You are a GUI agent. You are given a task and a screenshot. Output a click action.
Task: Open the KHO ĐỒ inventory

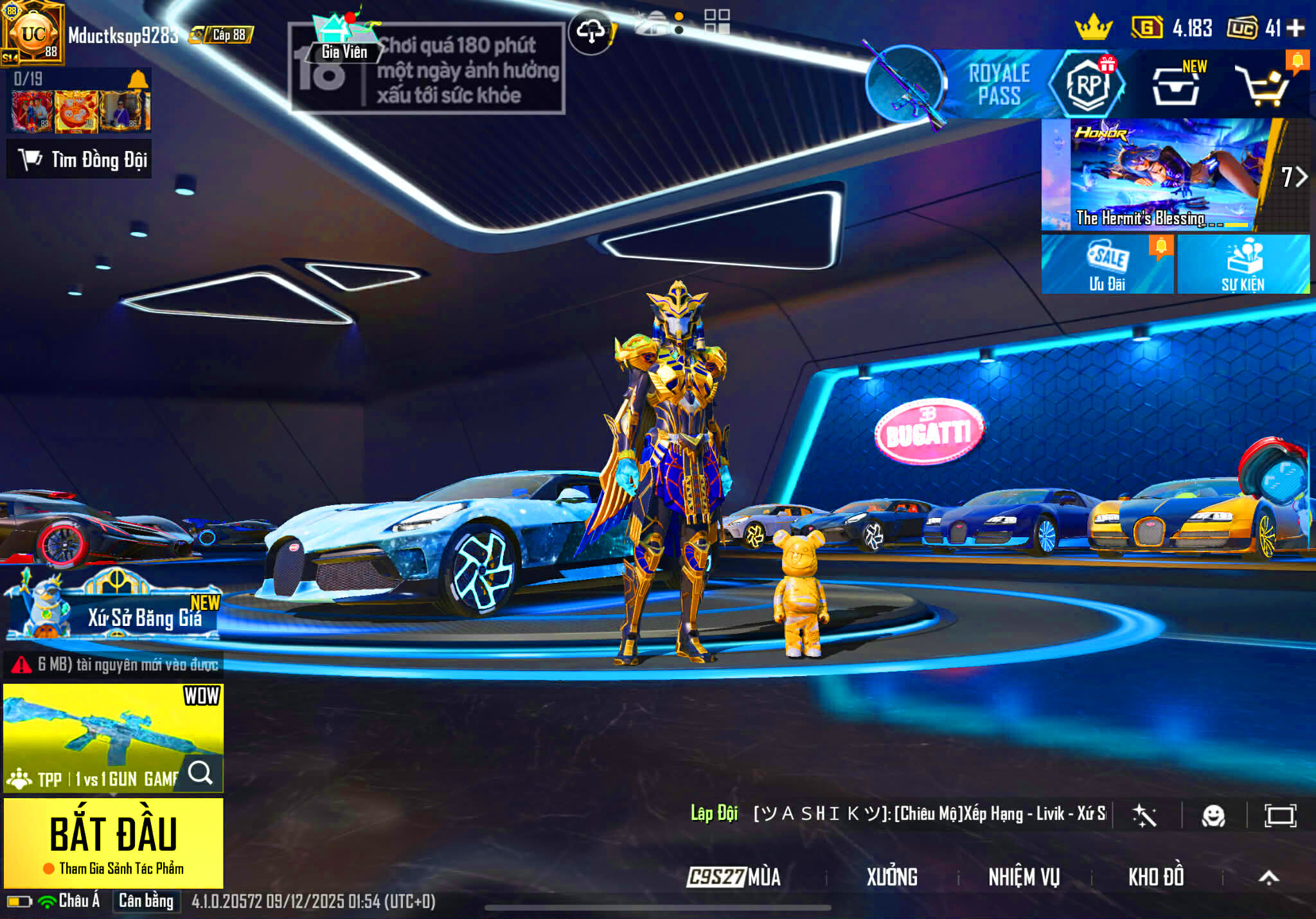click(1156, 877)
